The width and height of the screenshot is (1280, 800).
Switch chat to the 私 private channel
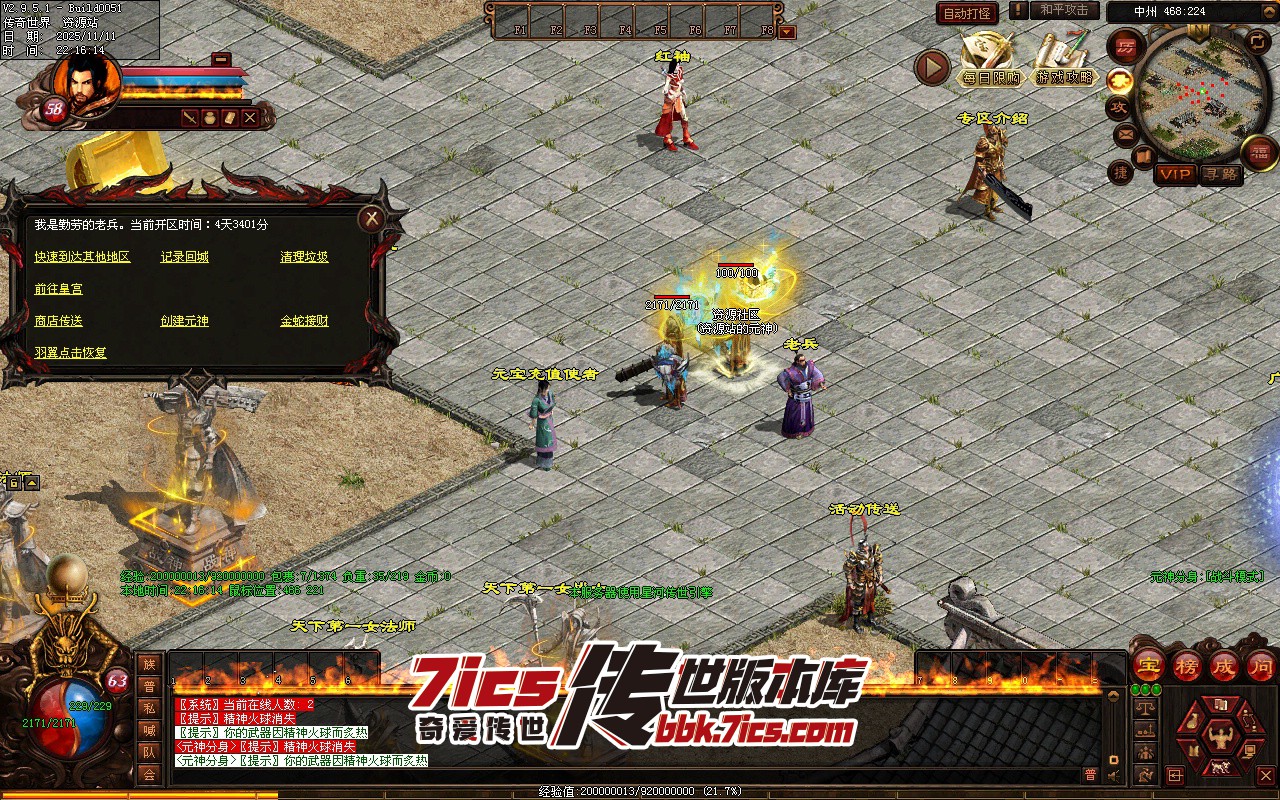tap(149, 708)
